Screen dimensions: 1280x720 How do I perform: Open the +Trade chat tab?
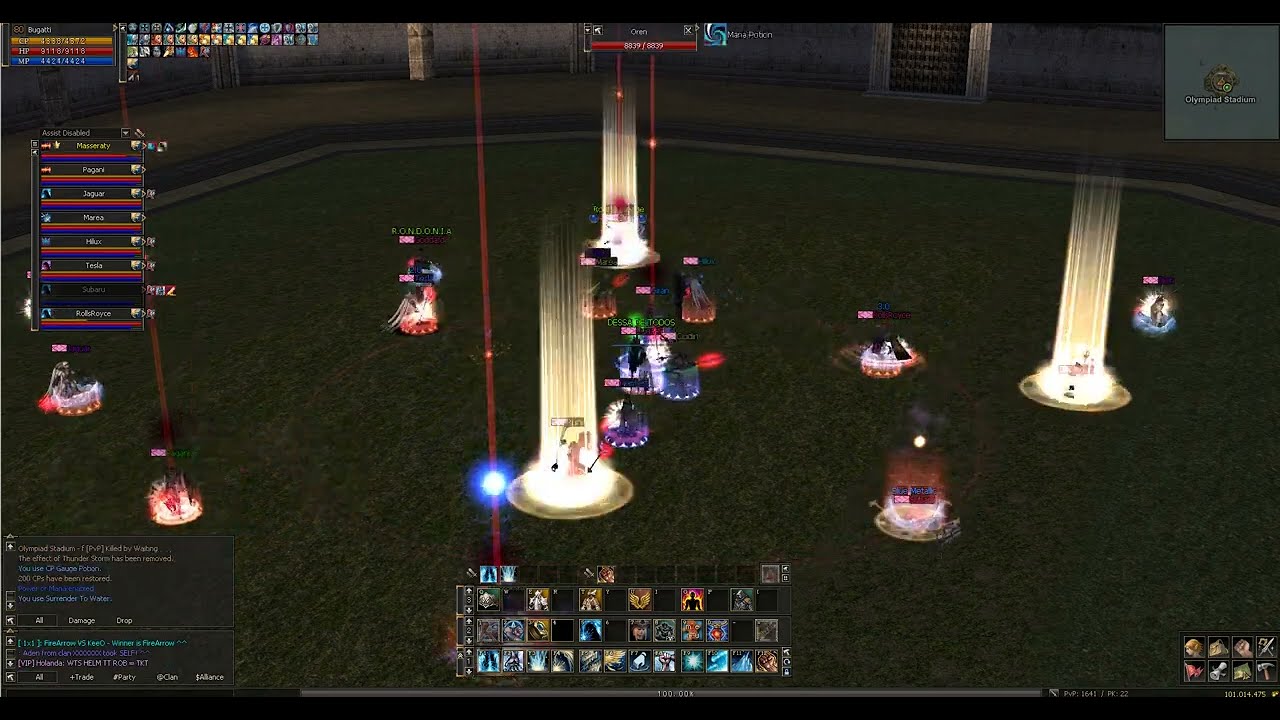[82, 677]
